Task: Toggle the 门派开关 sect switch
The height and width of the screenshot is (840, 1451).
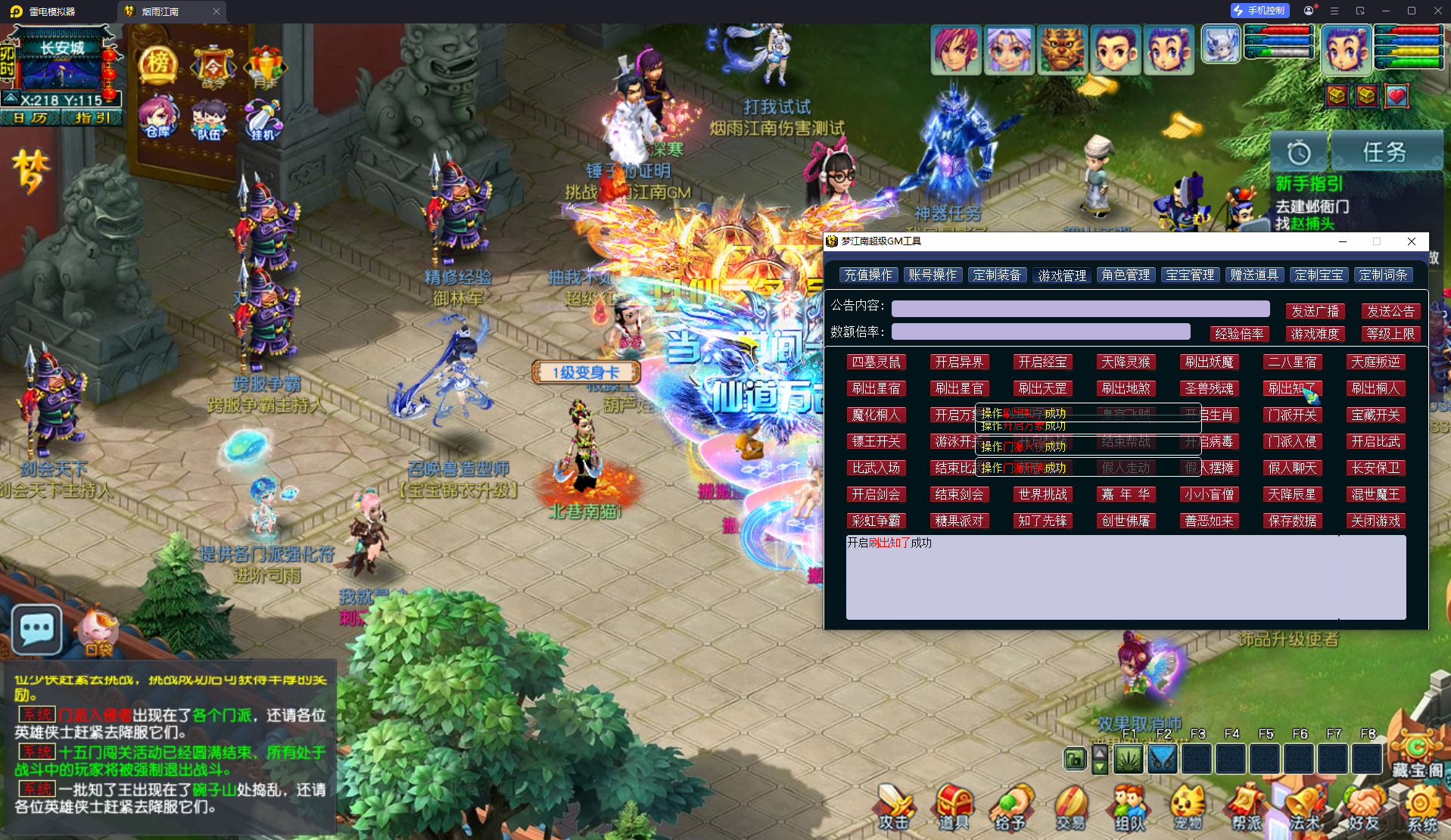Action: click(1292, 415)
